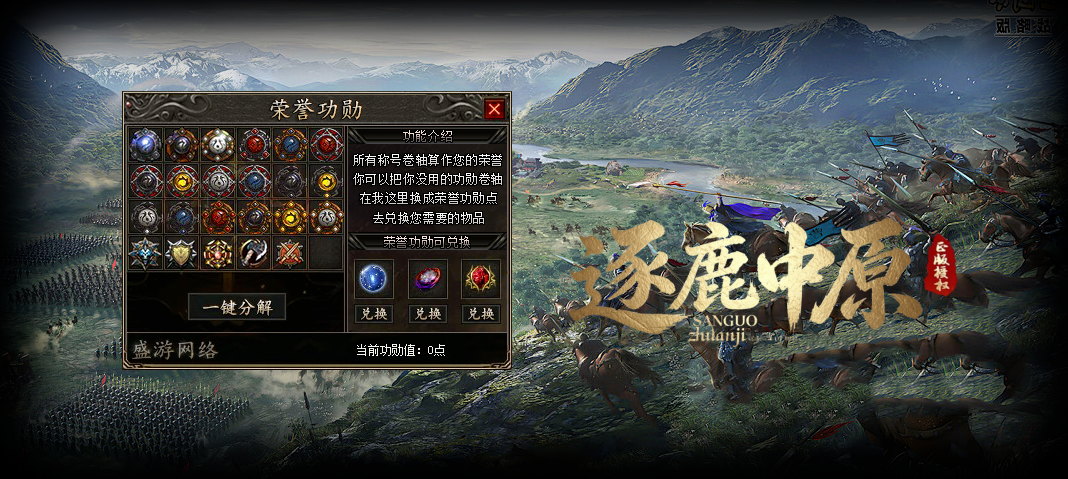
Task: Choose the golden shield emblem slot
Action: (181, 253)
